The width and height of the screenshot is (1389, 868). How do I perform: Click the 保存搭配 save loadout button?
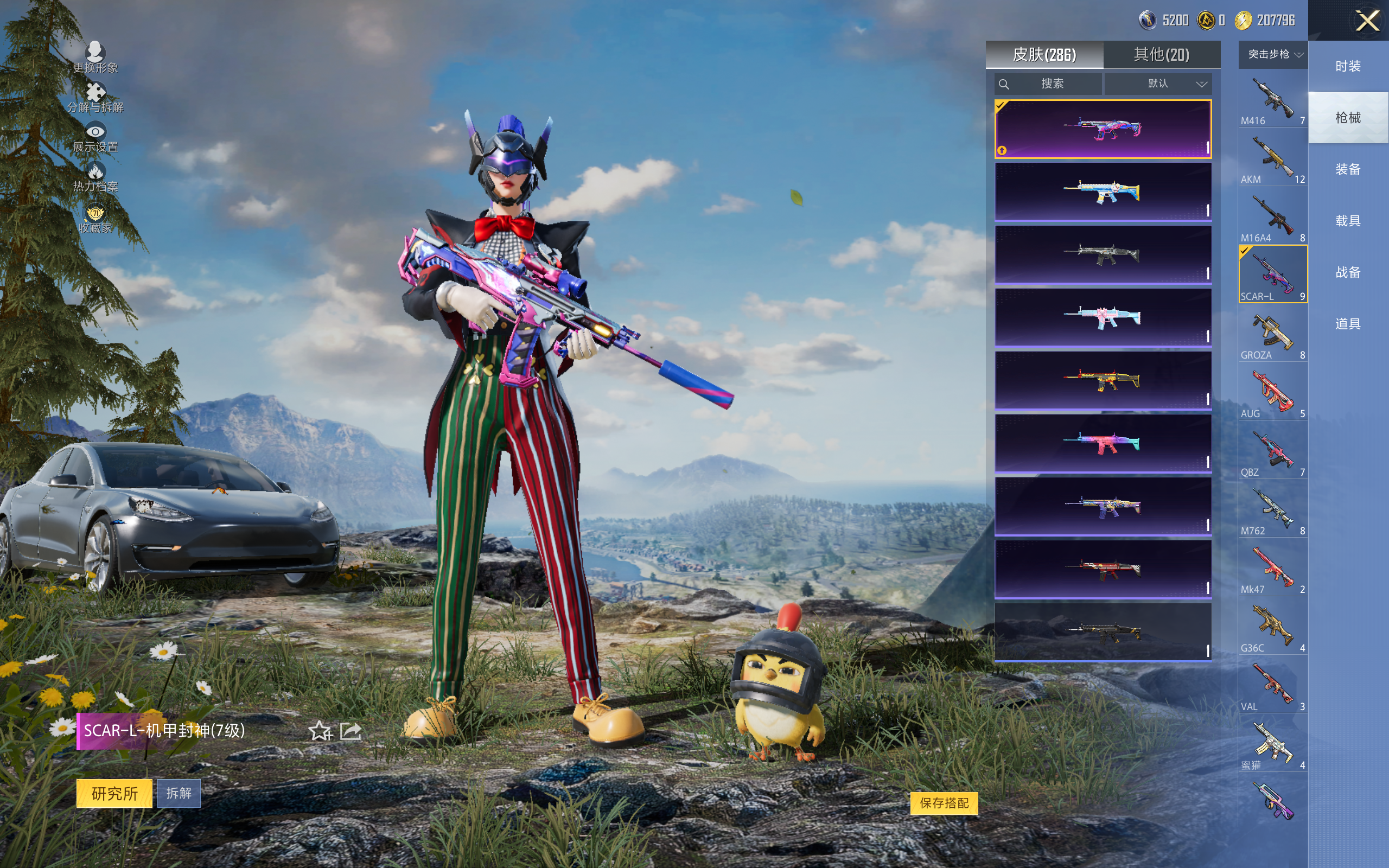pos(944,803)
